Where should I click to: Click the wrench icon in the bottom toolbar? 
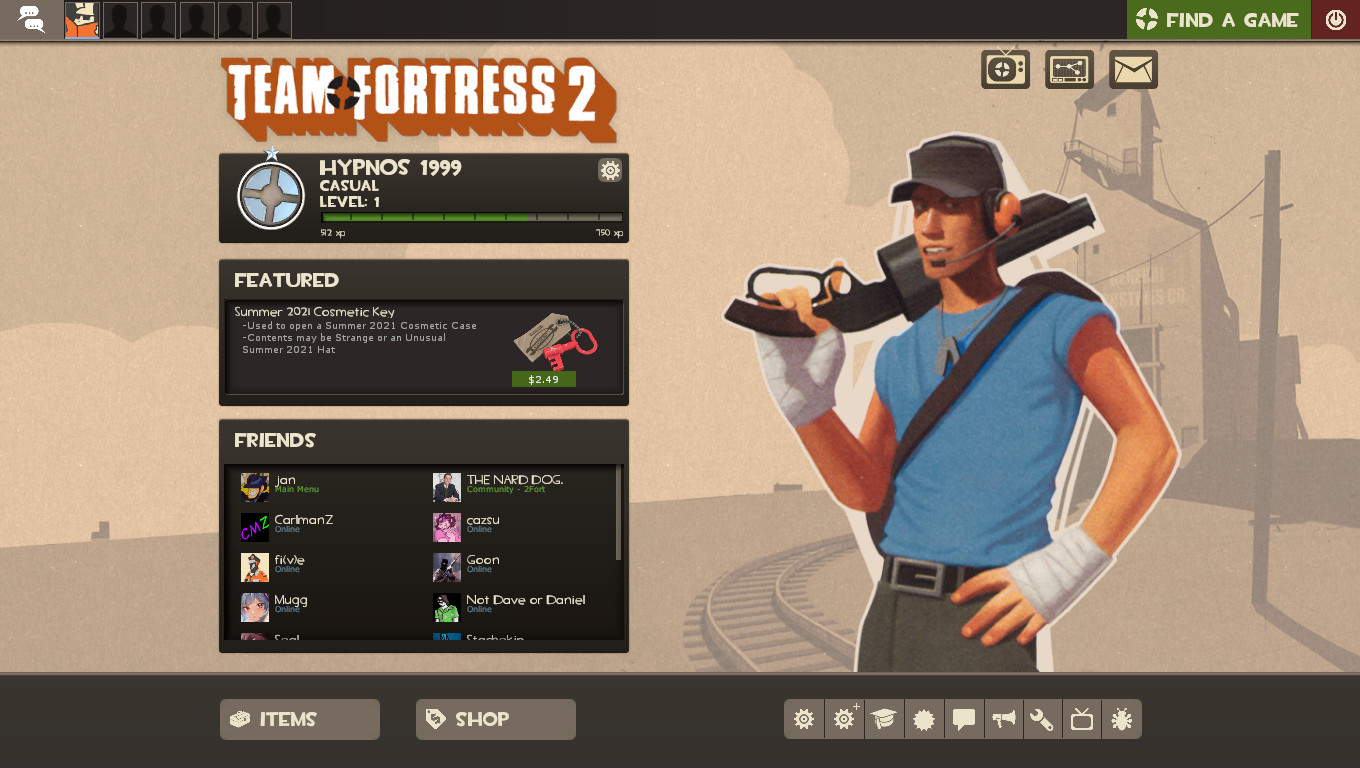[1042, 719]
